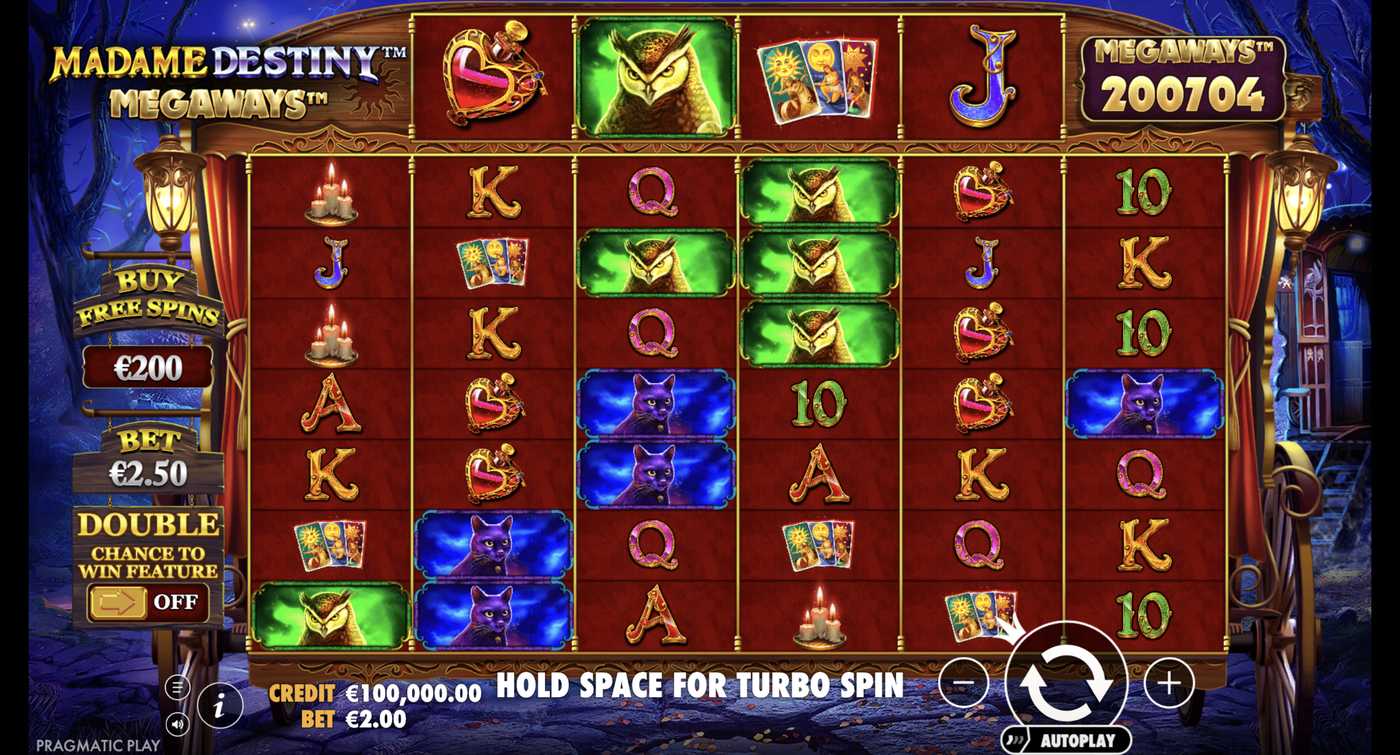
Task: Toggle the Double Chance to Win feature
Action: (x=148, y=603)
